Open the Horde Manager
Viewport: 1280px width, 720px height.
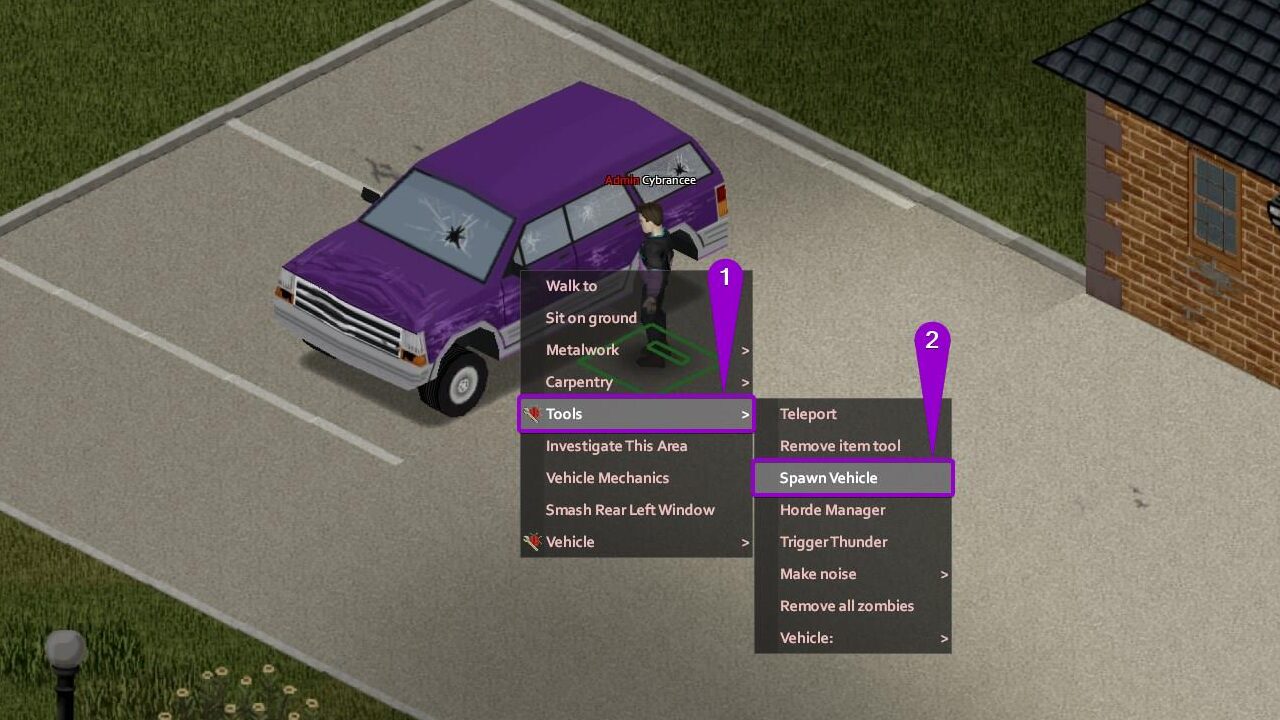(832, 510)
